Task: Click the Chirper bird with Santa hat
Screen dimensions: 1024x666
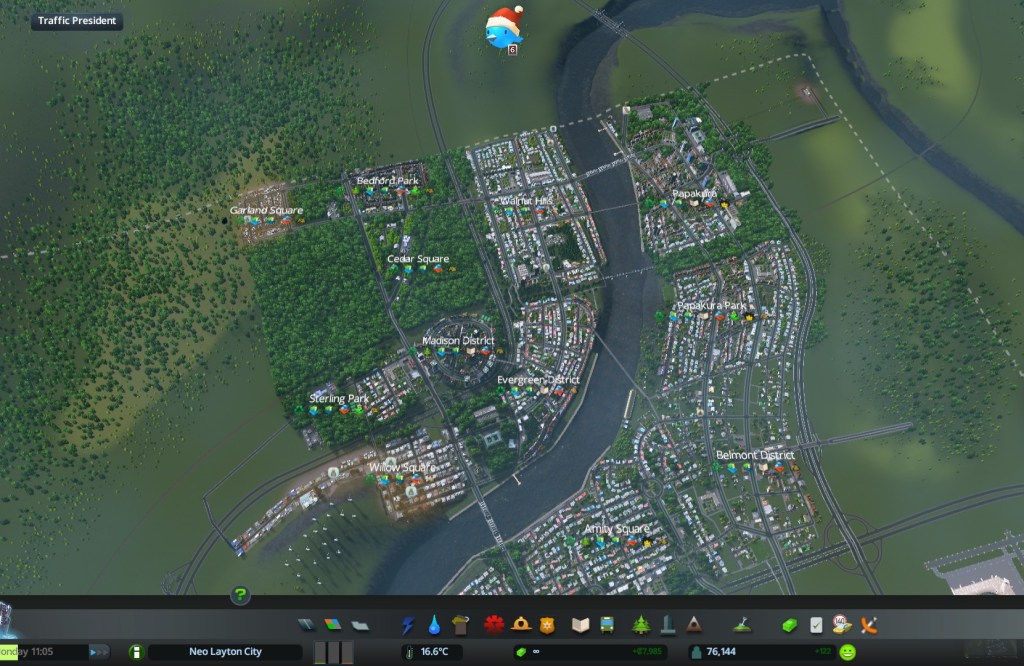Action: tap(503, 30)
